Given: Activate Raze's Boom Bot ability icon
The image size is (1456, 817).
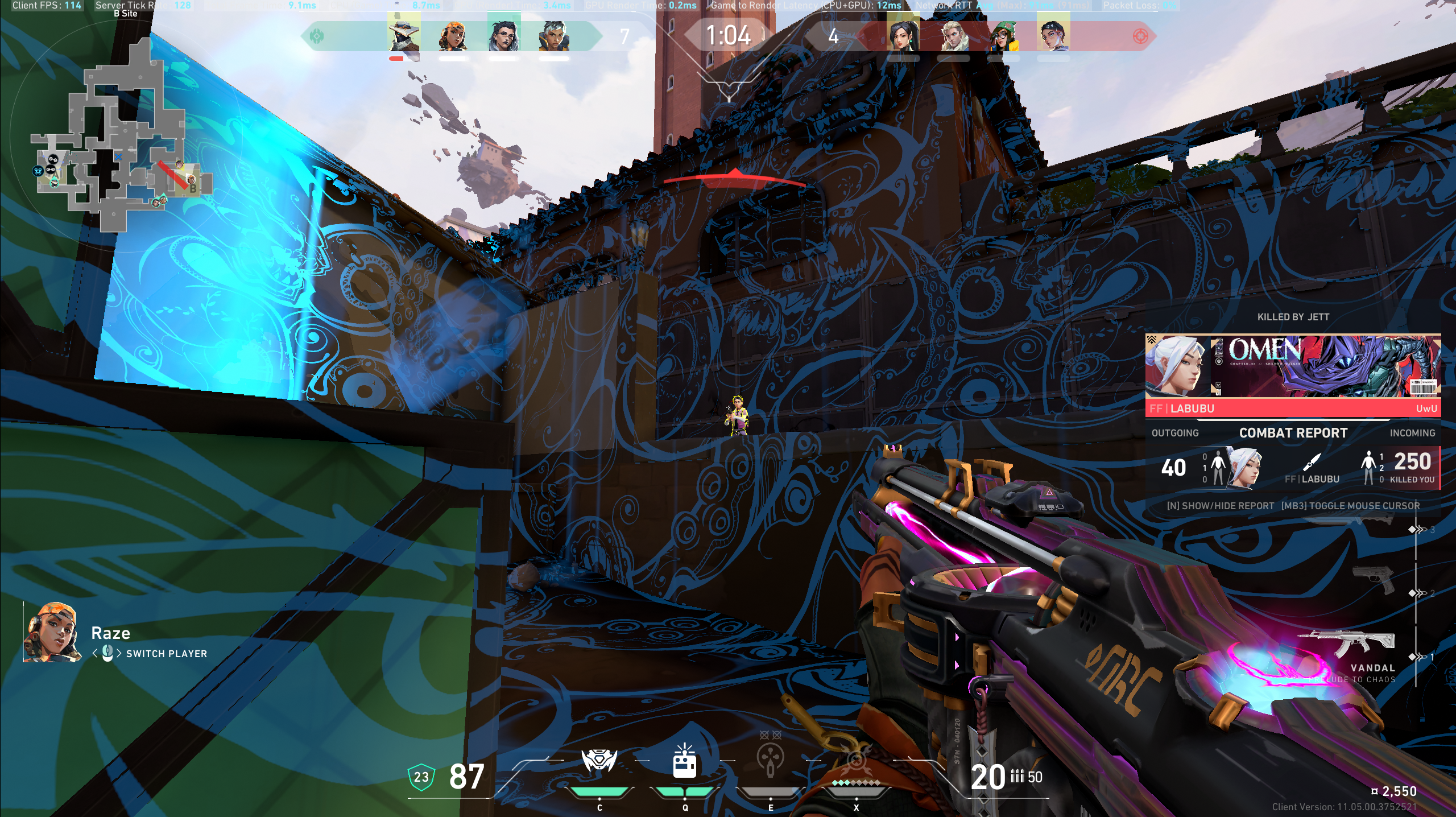Looking at the screenshot, I should [599, 761].
